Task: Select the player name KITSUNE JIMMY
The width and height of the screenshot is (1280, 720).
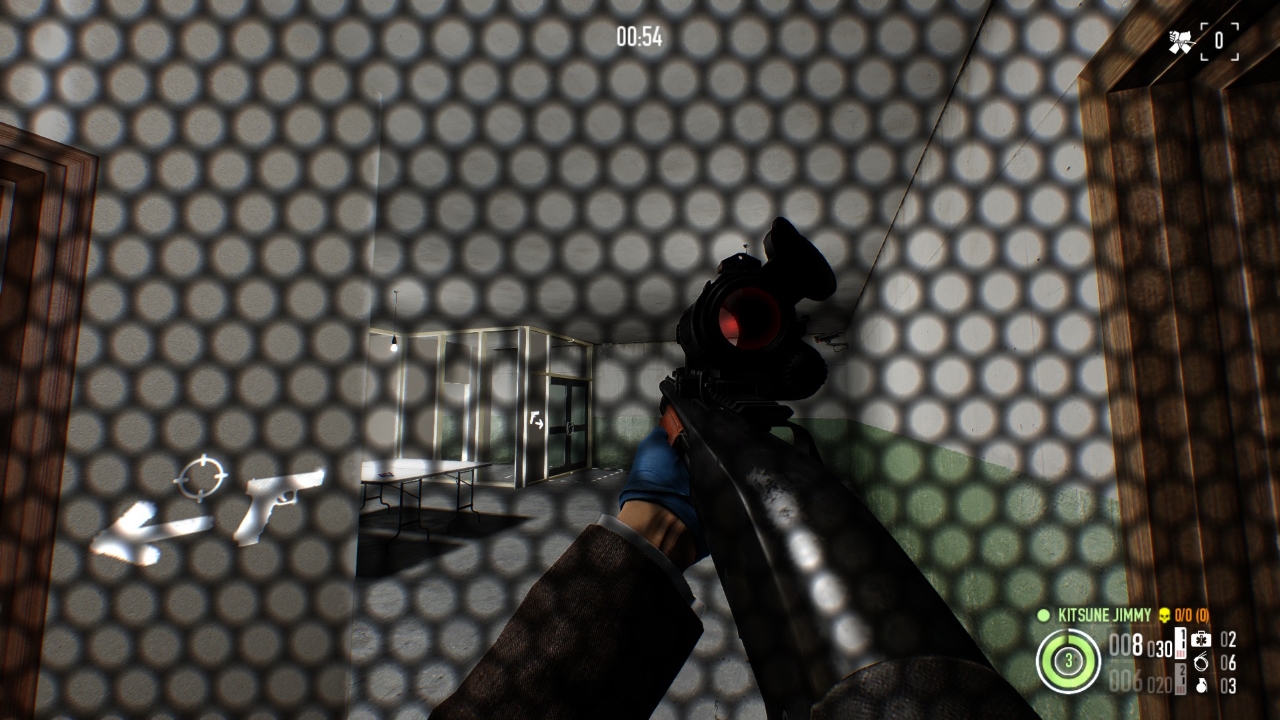Action: tap(1104, 615)
